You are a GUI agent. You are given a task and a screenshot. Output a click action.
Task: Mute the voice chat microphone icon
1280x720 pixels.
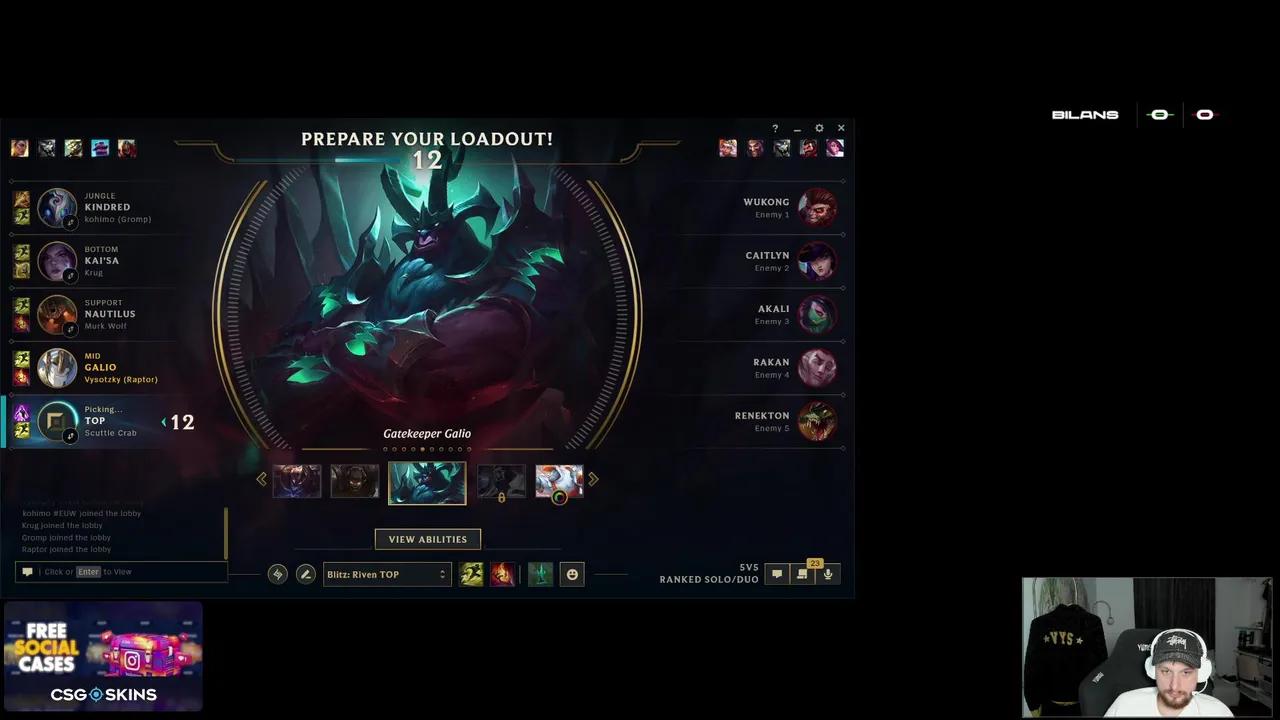pos(828,574)
